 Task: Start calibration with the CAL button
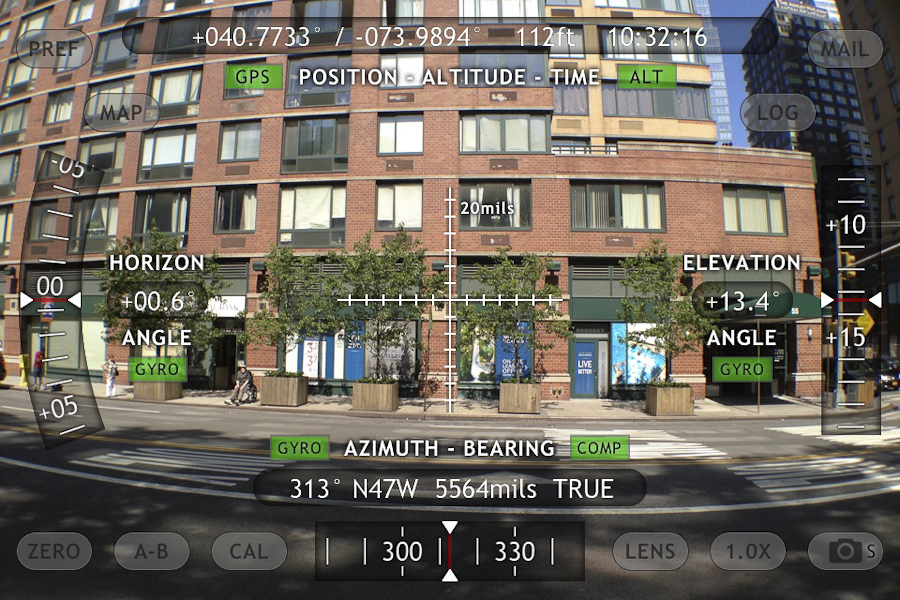[x=249, y=551]
